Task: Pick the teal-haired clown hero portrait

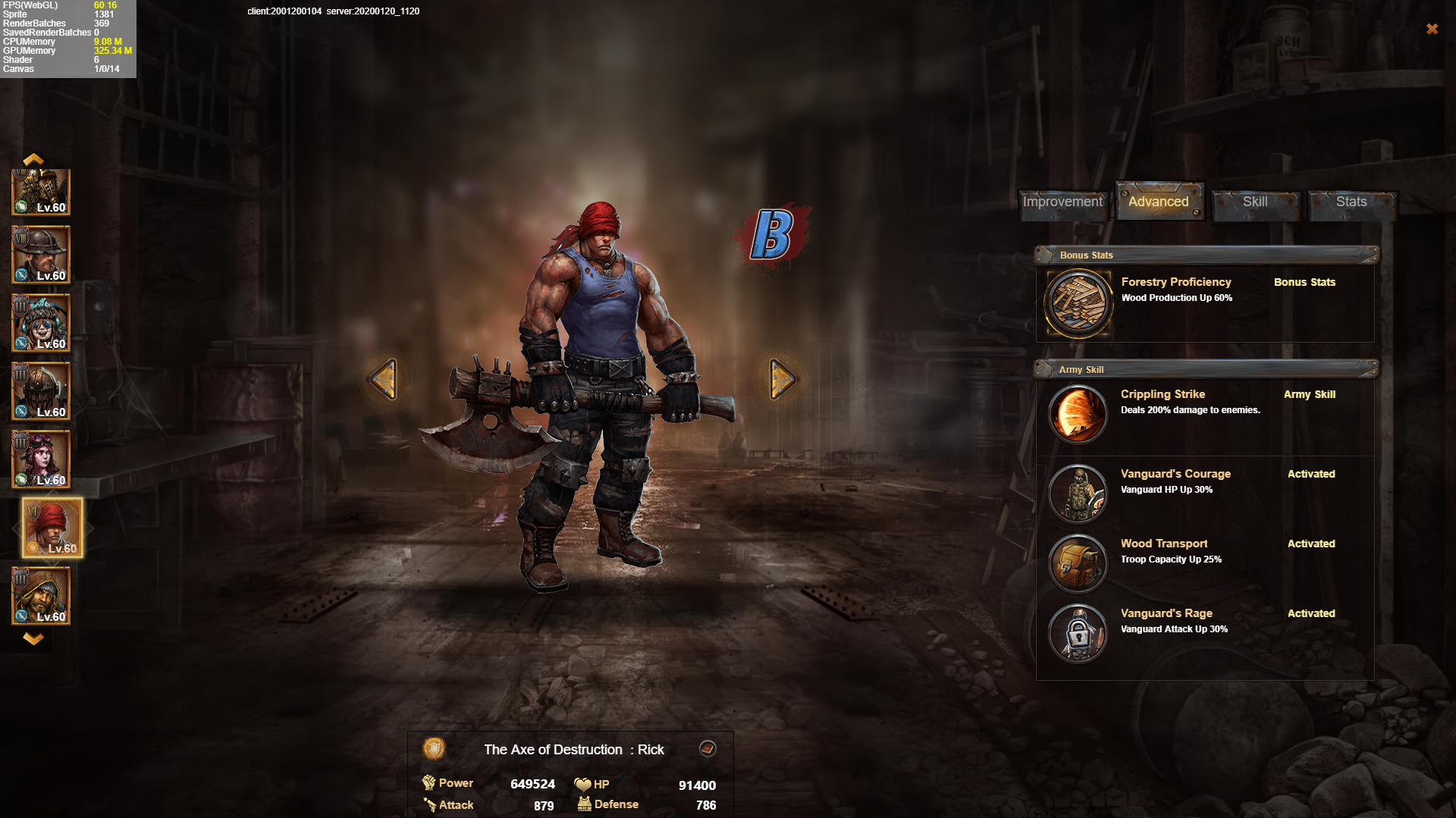Action: click(x=41, y=322)
